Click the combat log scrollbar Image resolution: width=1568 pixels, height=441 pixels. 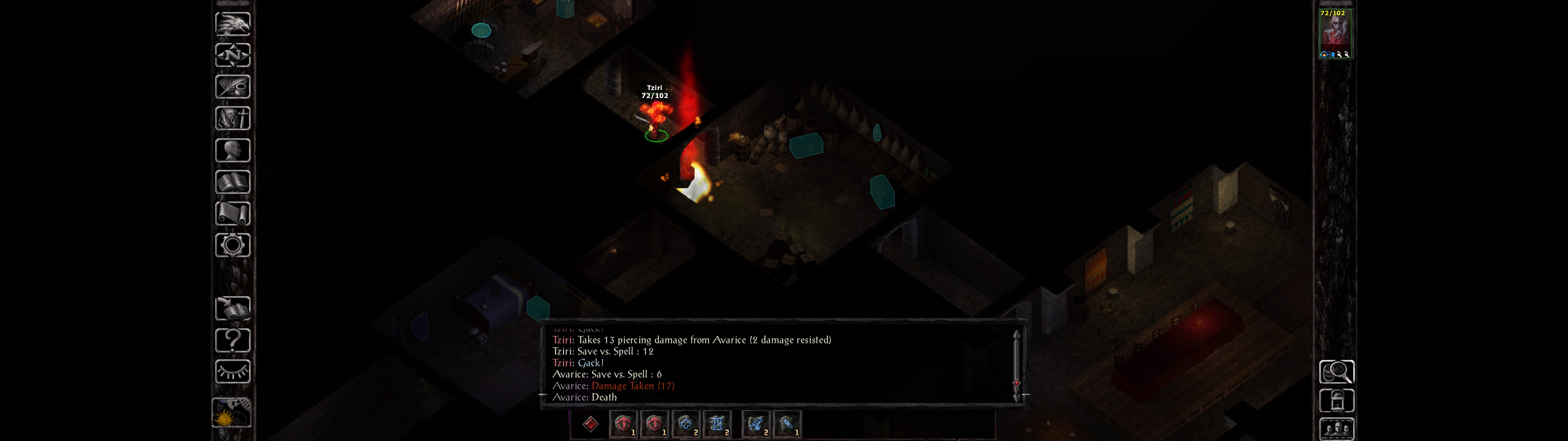point(1016,365)
